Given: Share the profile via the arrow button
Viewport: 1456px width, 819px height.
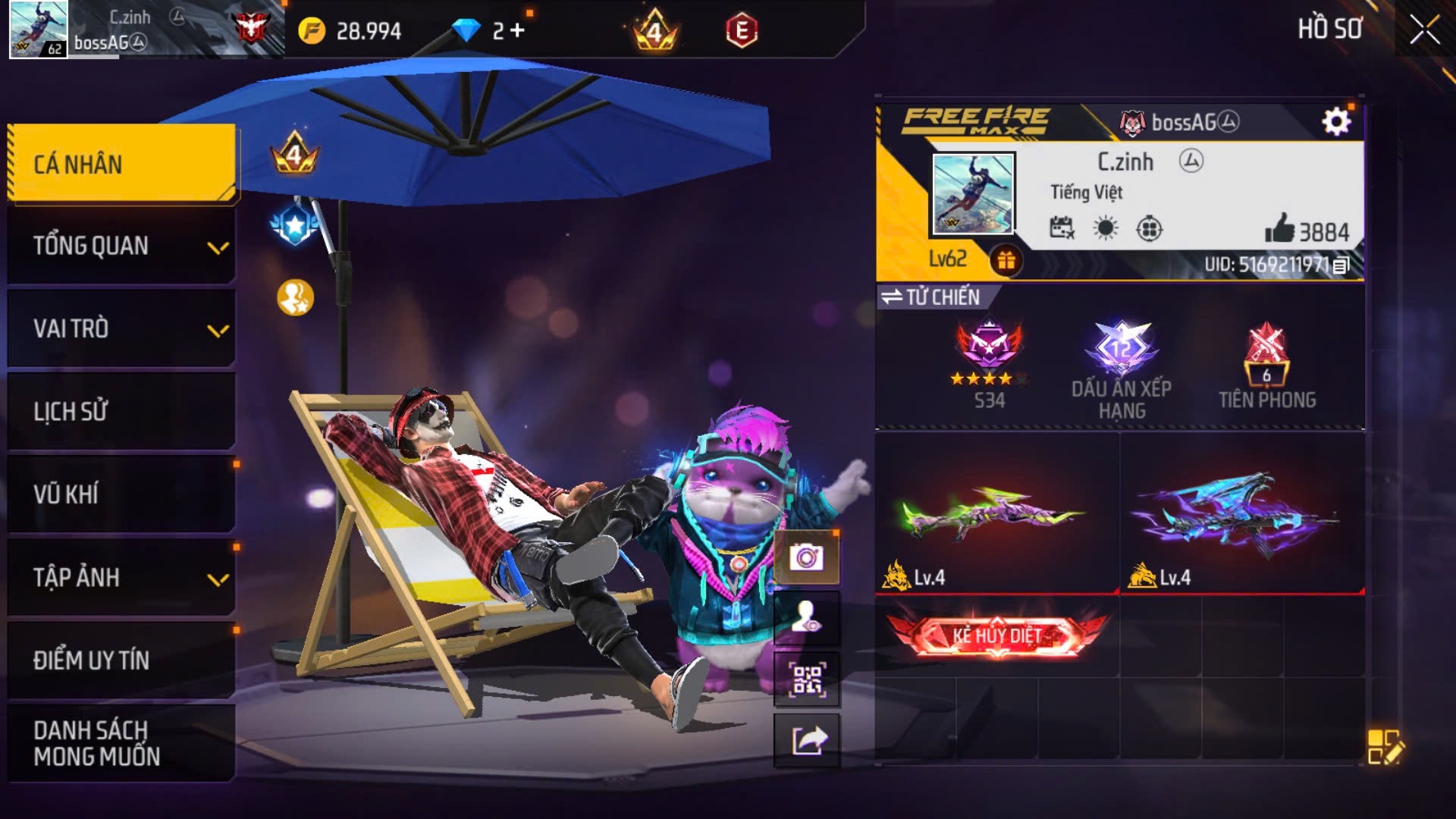Looking at the screenshot, I should pyautogui.click(x=806, y=741).
